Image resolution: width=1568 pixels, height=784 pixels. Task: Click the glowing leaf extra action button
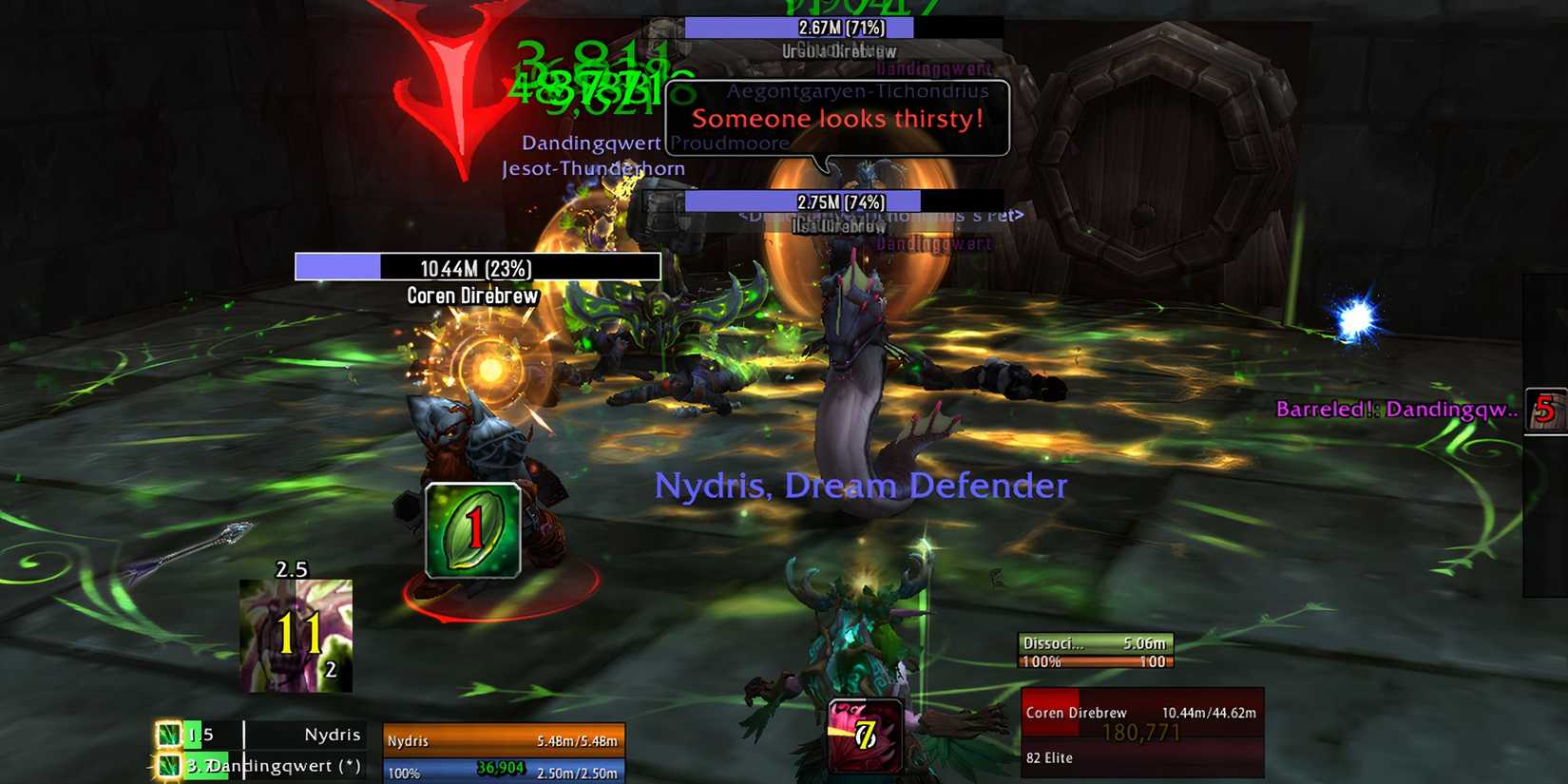point(473,530)
